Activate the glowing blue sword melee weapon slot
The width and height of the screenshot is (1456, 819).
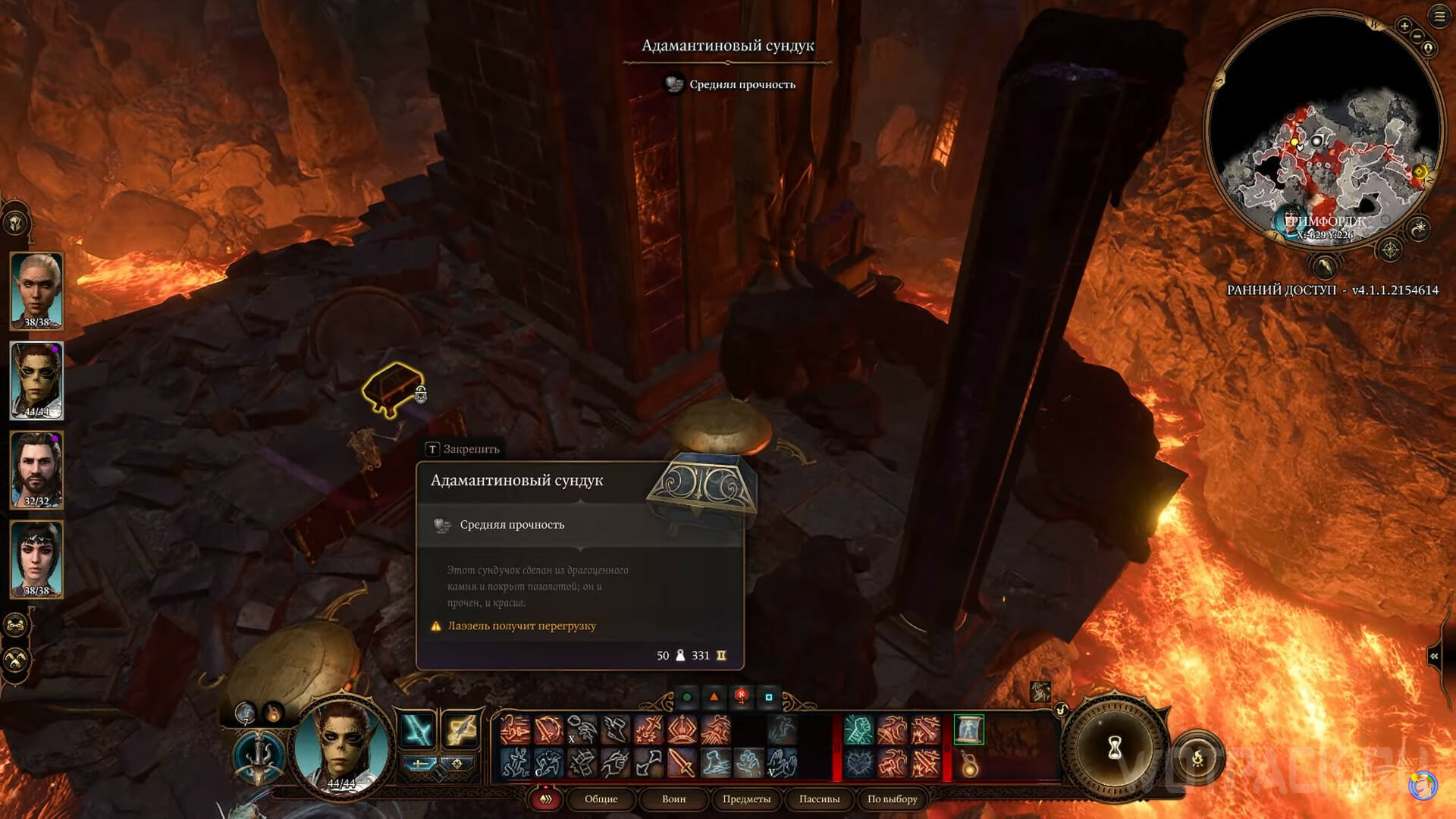pyautogui.click(x=417, y=730)
